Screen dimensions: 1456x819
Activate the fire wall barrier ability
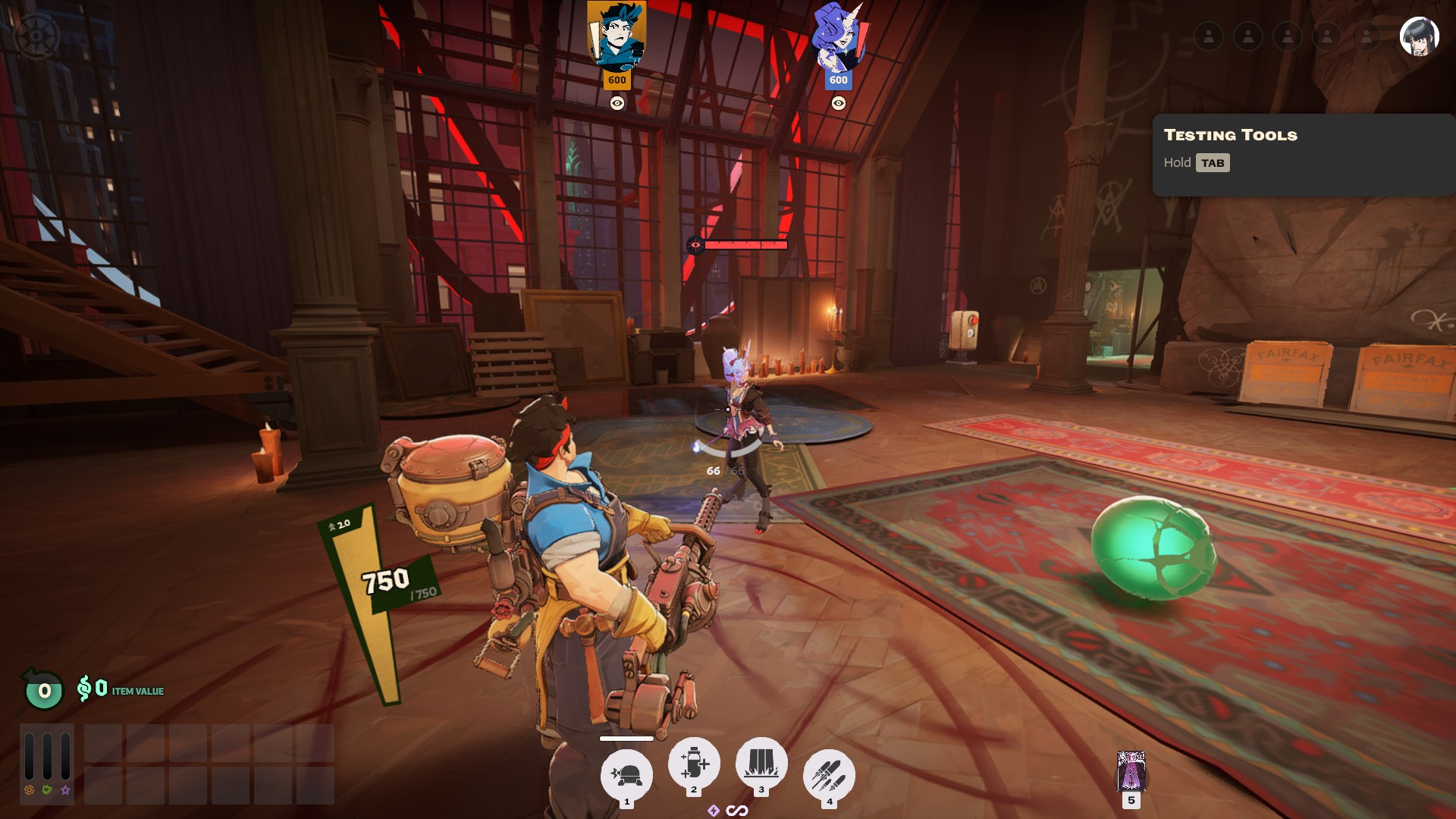(x=761, y=763)
